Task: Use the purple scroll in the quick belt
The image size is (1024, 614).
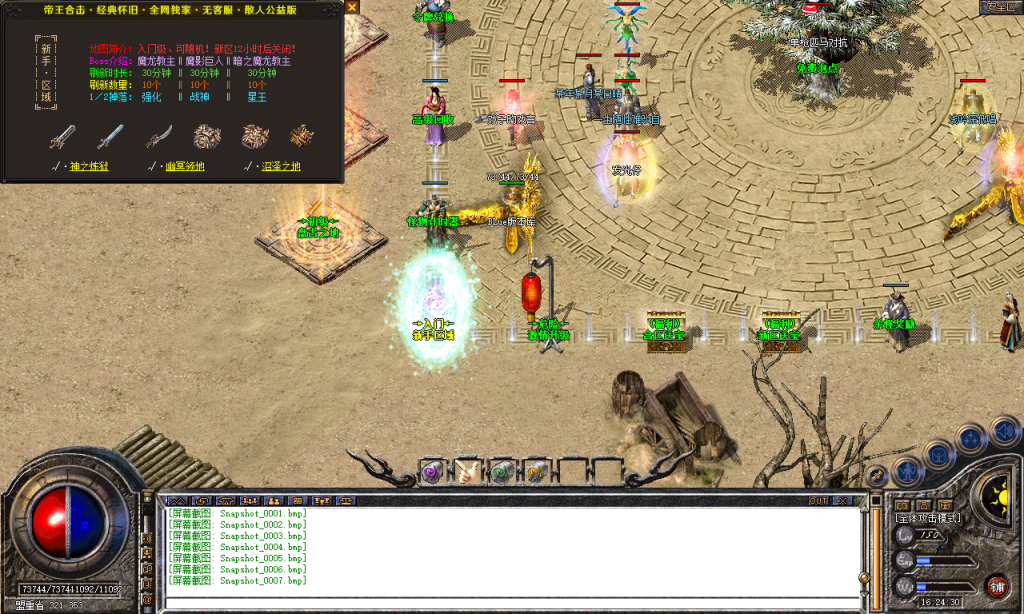Action: [432, 470]
